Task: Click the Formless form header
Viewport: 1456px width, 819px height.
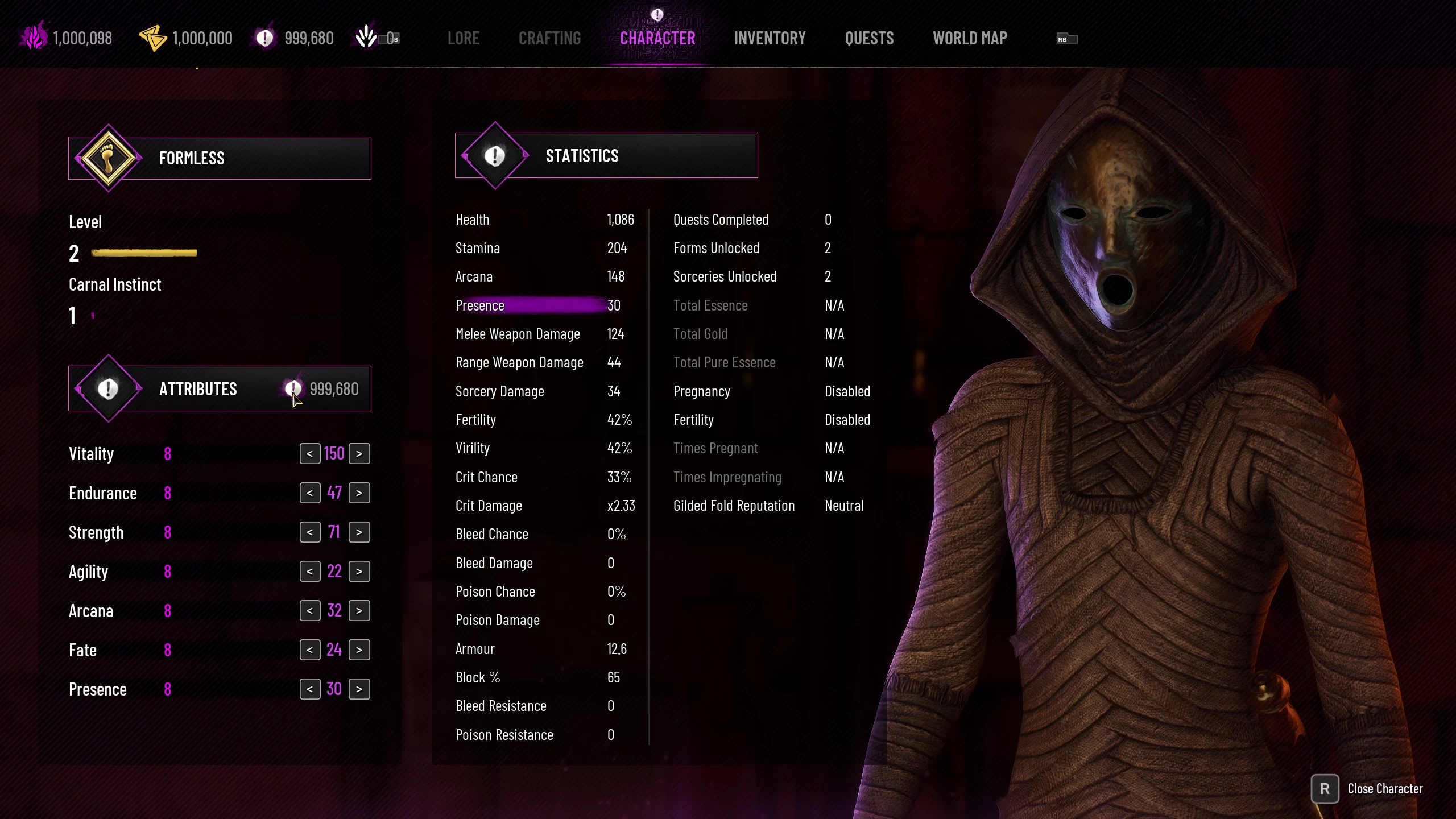Action: [x=220, y=158]
